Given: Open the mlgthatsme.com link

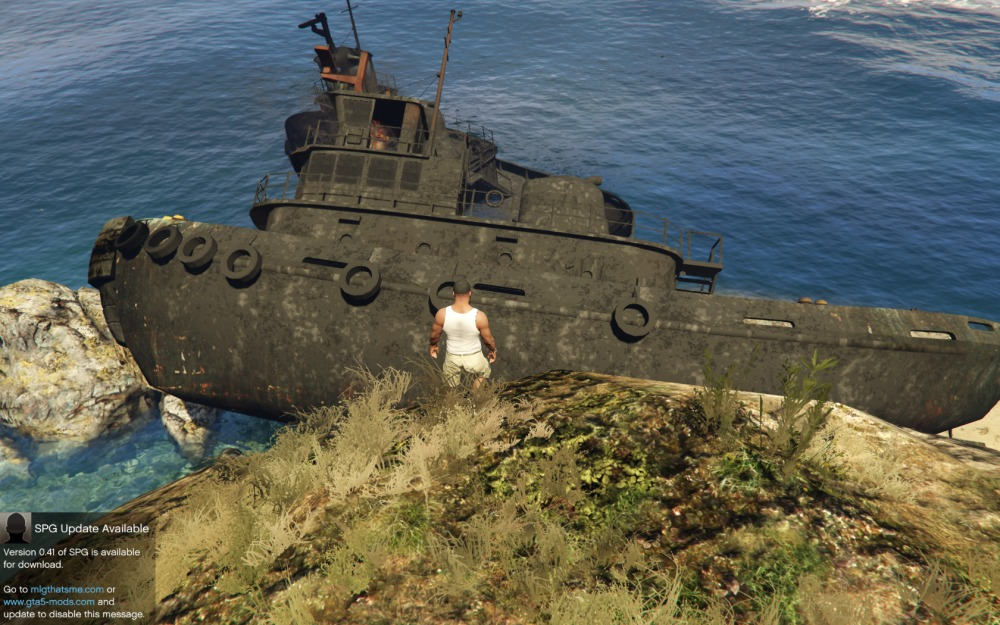Looking at the screenshot, I should pyautogui.click(x=66, y=589).
